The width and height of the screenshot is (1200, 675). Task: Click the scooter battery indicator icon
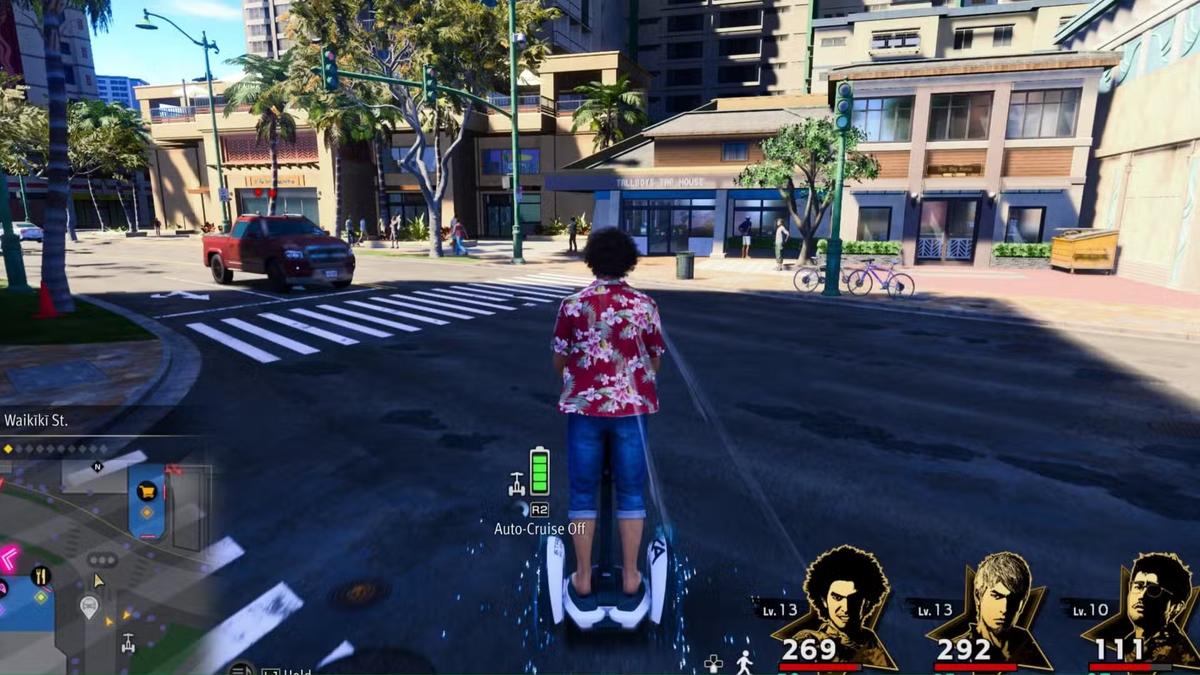coord(539,471)
